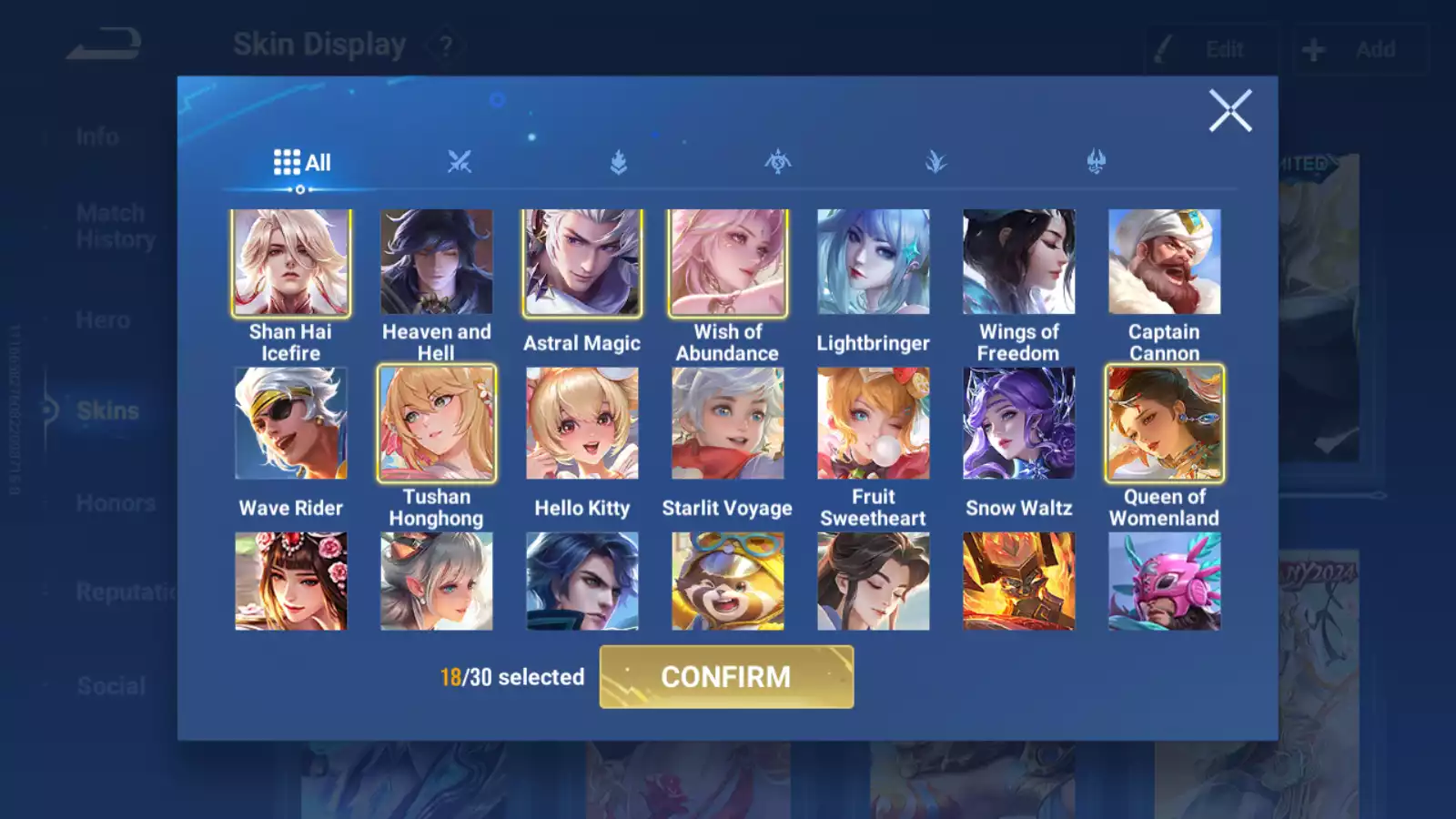Viewport: 1456px width, 819px height.
Task: Confirm the skin selection
Action: click(726, 677)
